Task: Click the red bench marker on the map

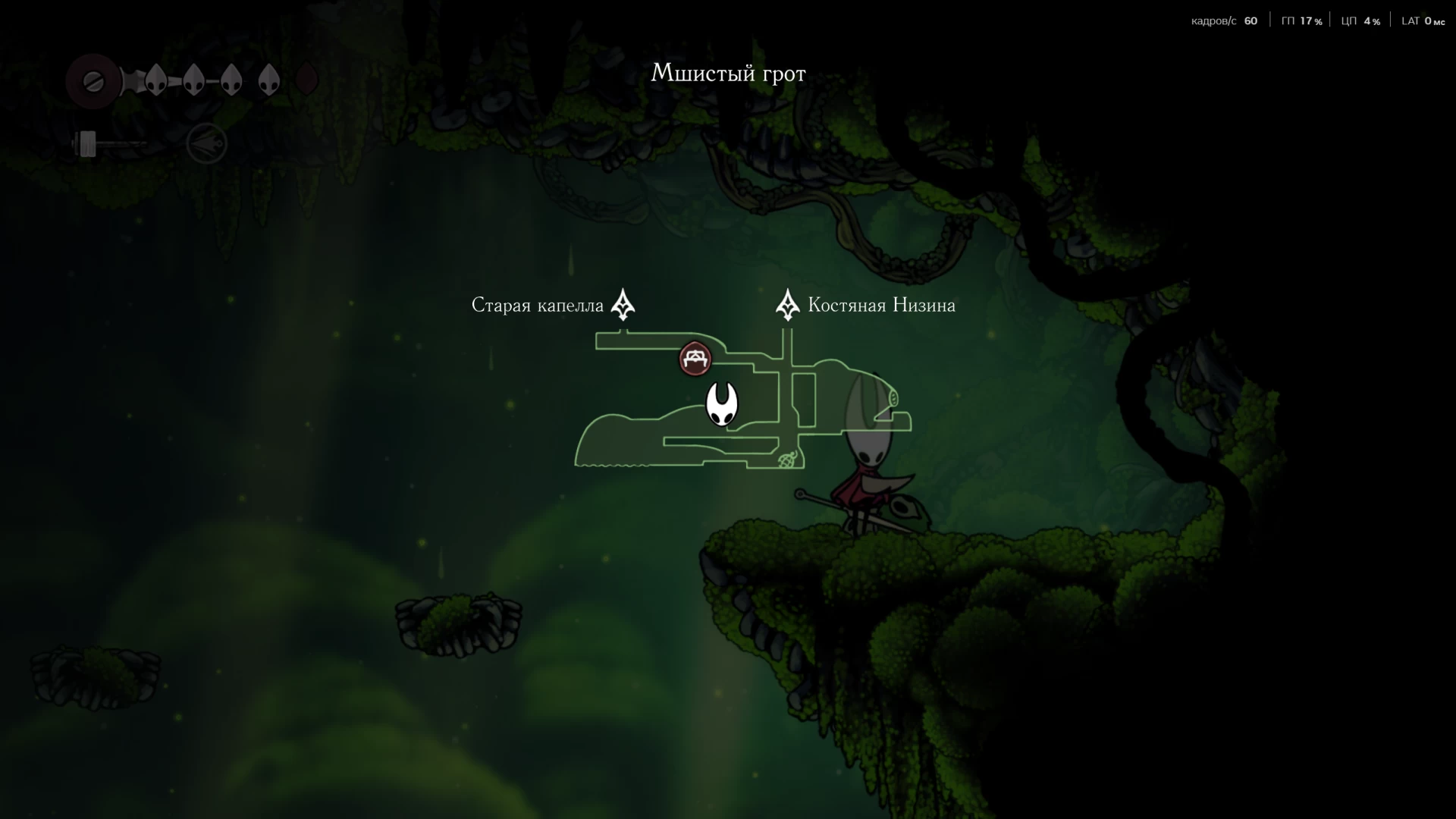Action: [x=695, y=359]
